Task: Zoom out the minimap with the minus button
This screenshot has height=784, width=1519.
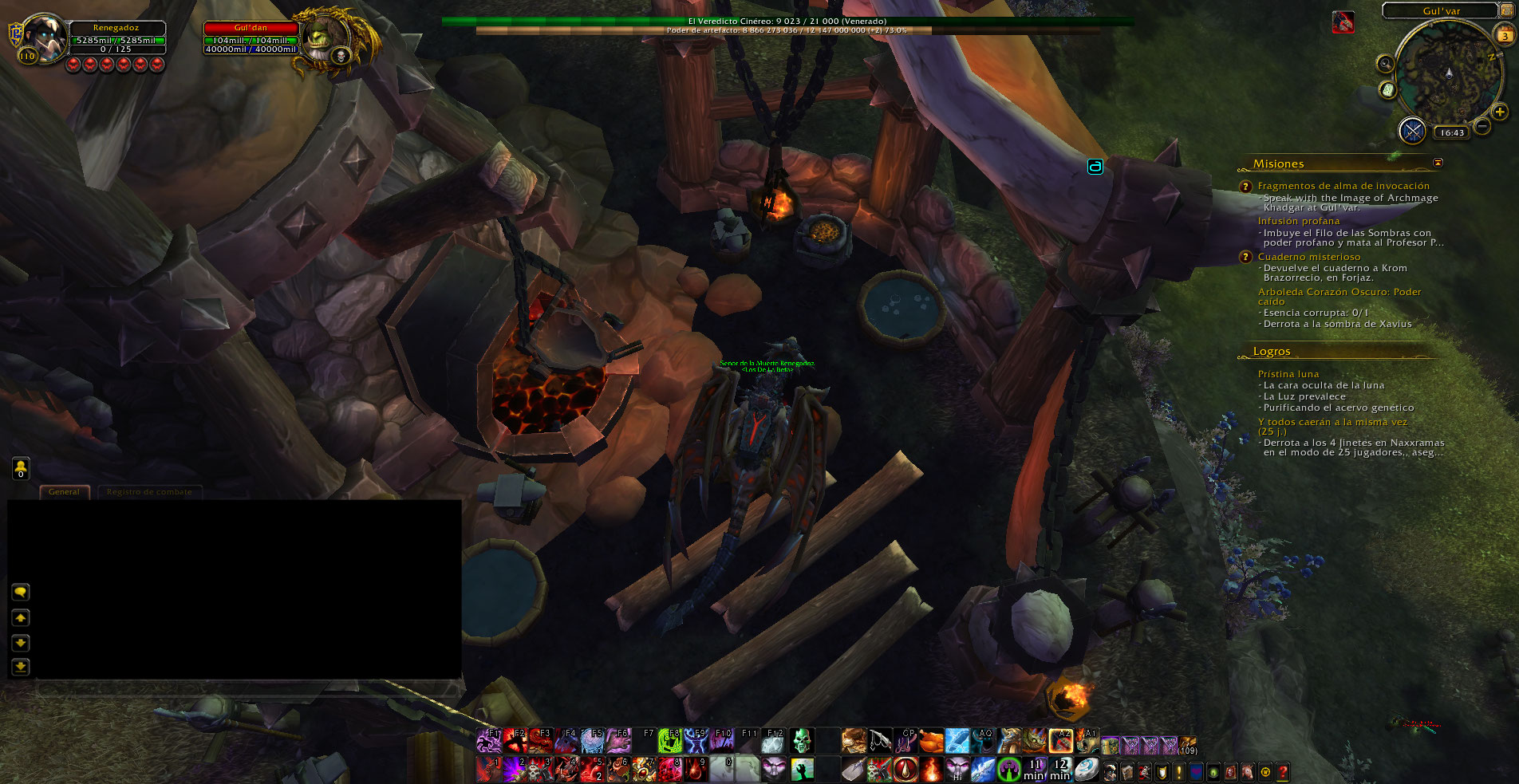Action: (1482, 126)
